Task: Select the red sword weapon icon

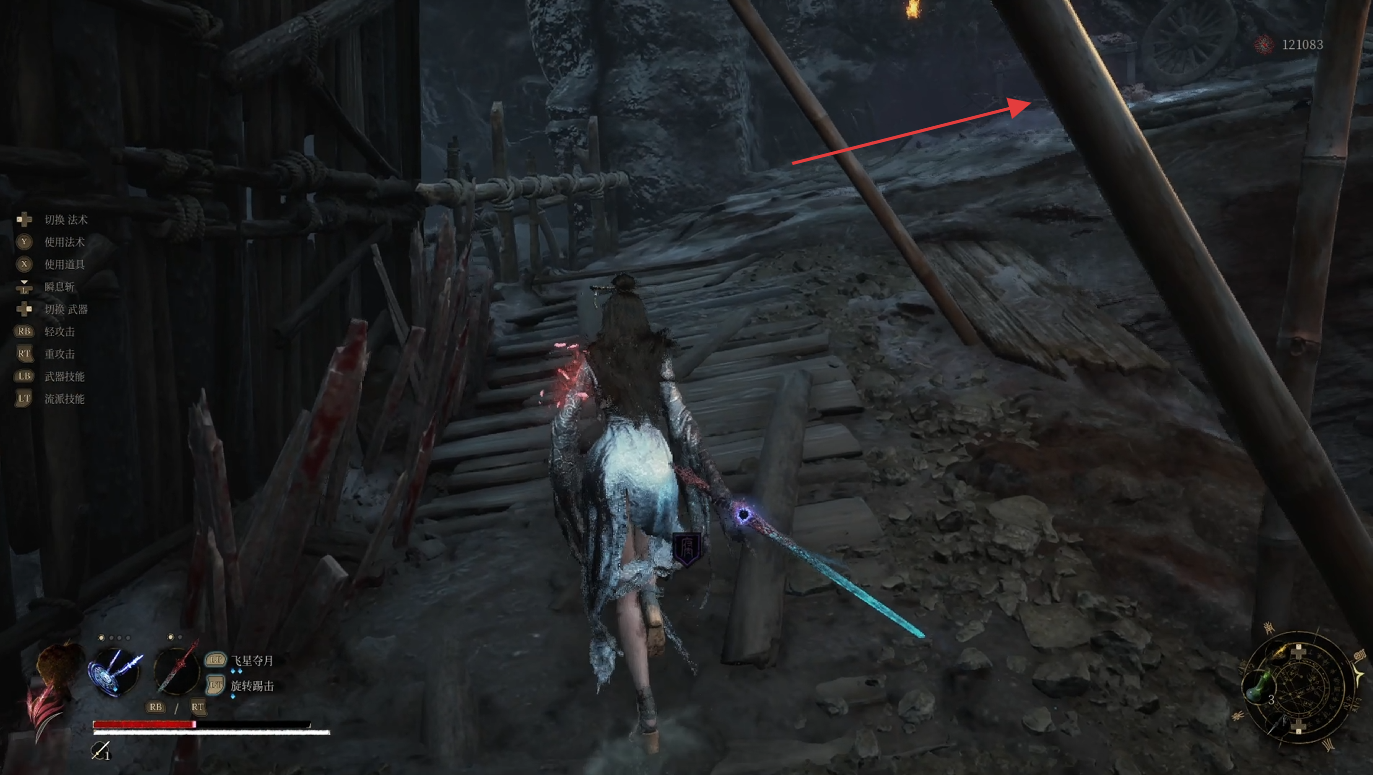Action: (x=177, y=669)
